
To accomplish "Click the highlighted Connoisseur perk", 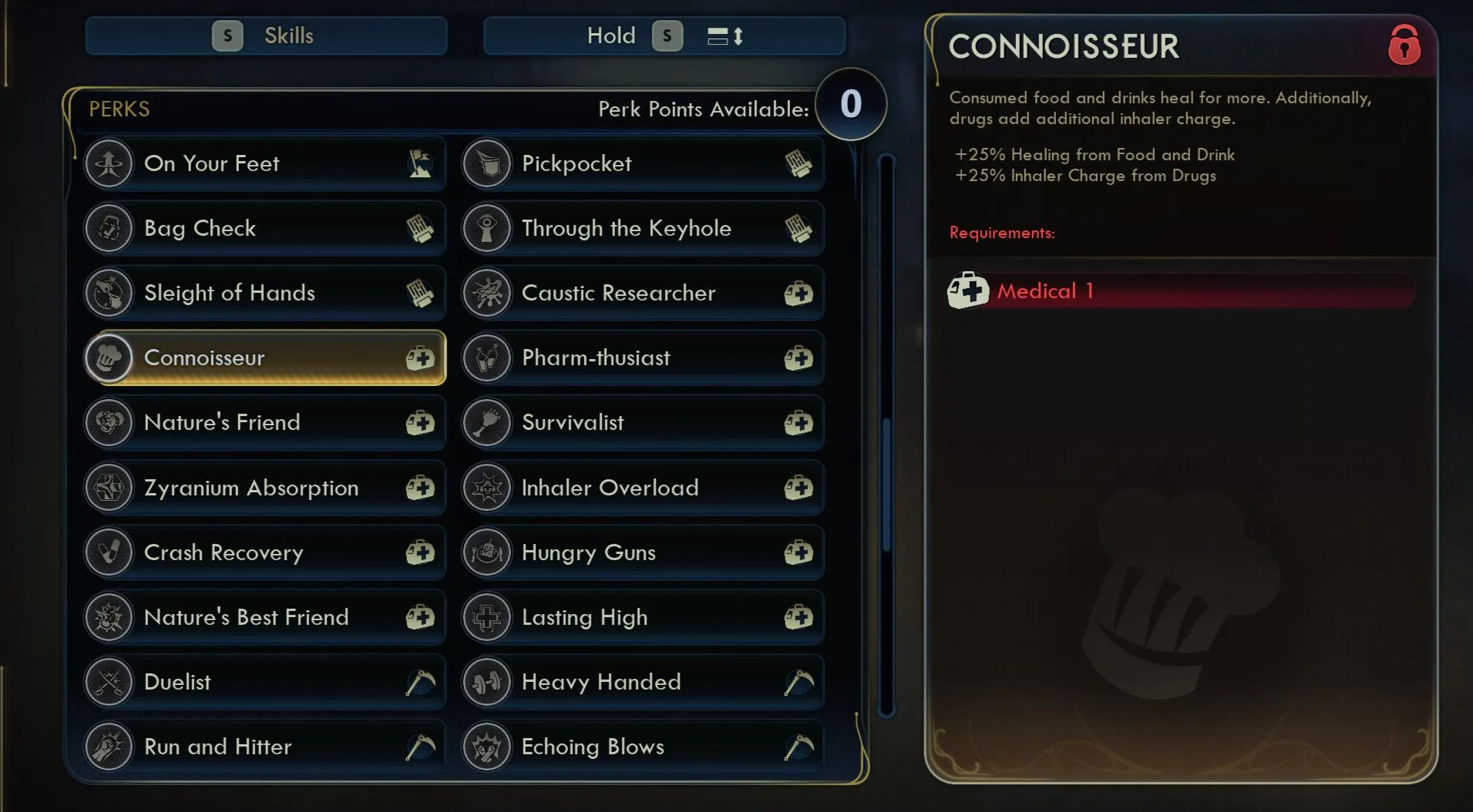I will tap(264, 357).
